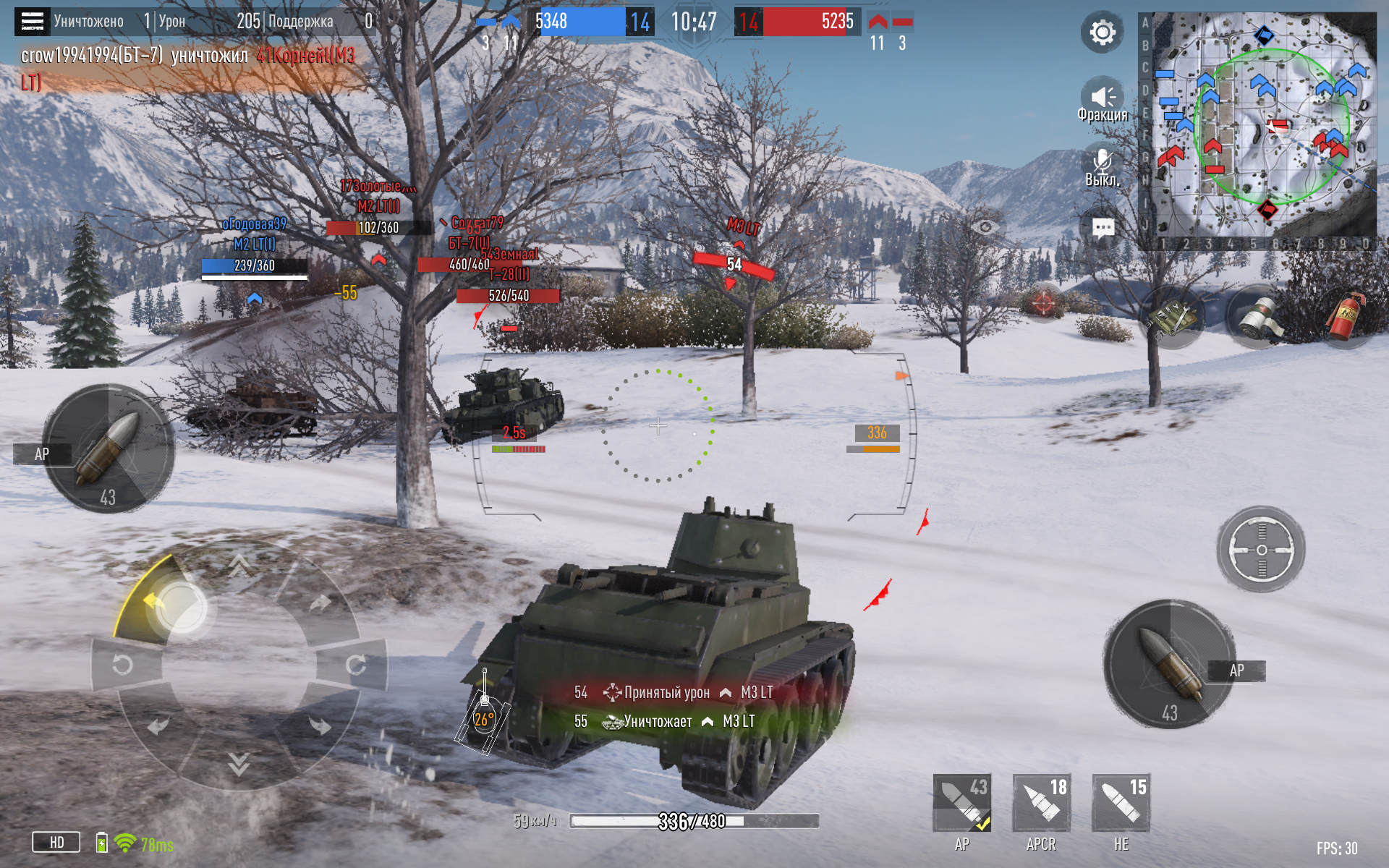This screenshot has height=868, width=1389.
Task: Tap the reverse arrow on the movement pad
Action: (x=239, y=763)
